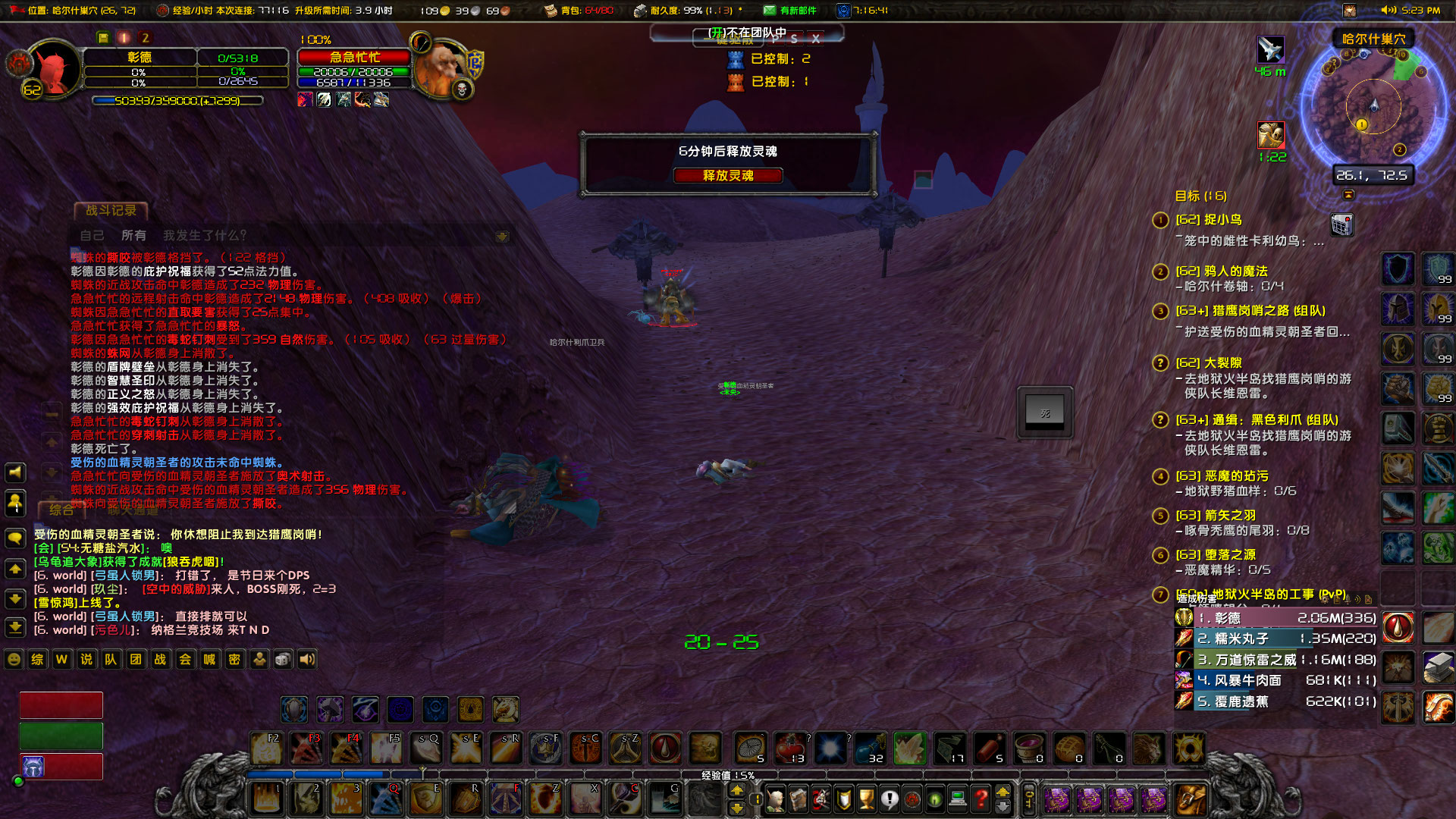Screen dimensions: 1456x819
Task: Open the emote smiley icon on chat bar
Action: click(12, 659)
